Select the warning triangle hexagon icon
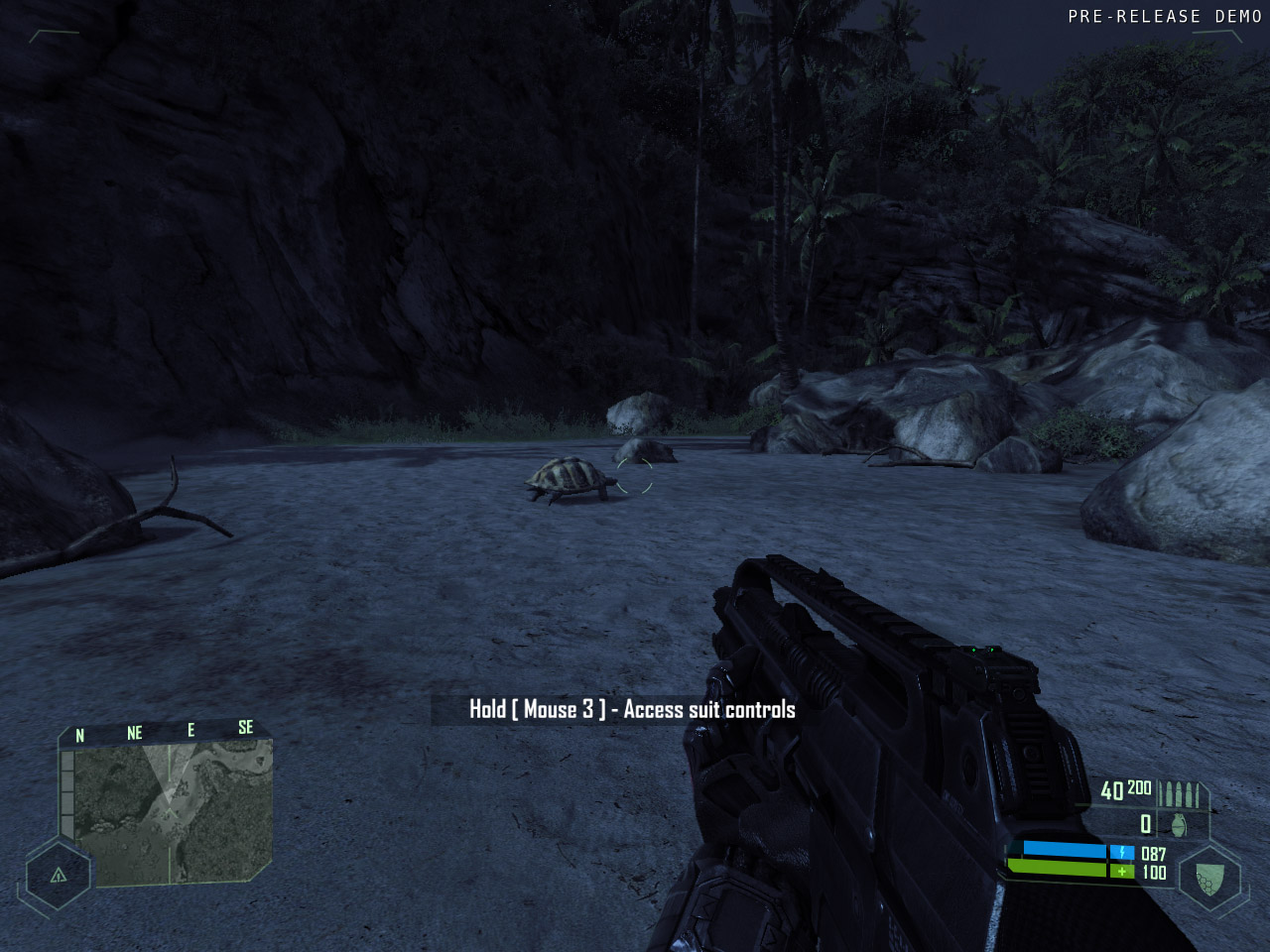1270x952 pixels. pos(59,875)
